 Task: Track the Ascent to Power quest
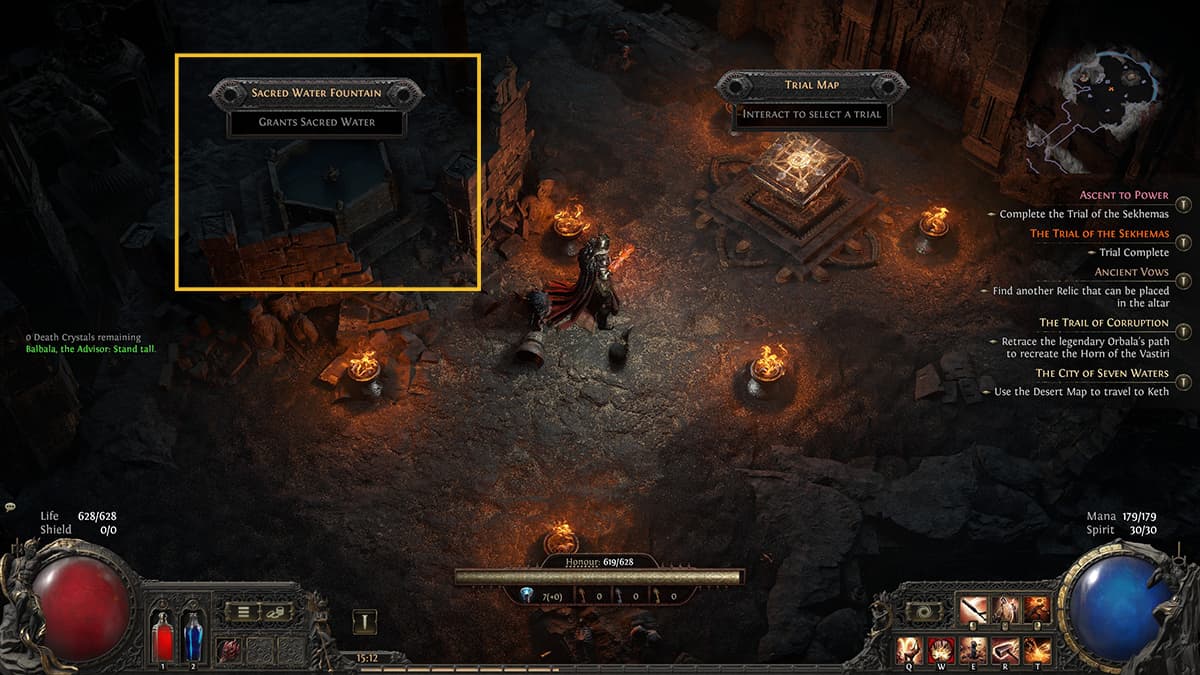[x=1183, y=204]
